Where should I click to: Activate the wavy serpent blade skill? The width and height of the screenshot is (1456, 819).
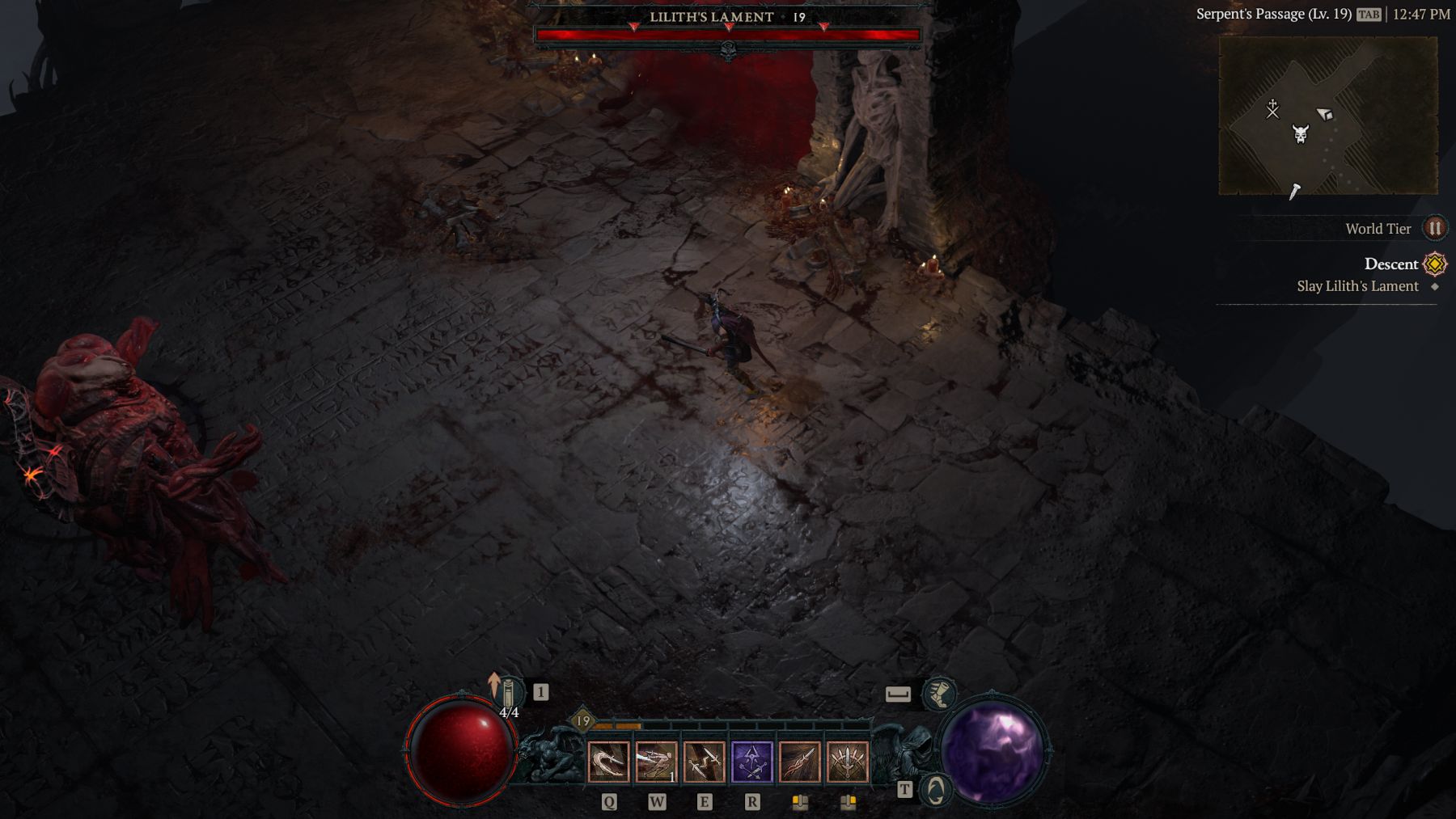[x=799, y=762]
